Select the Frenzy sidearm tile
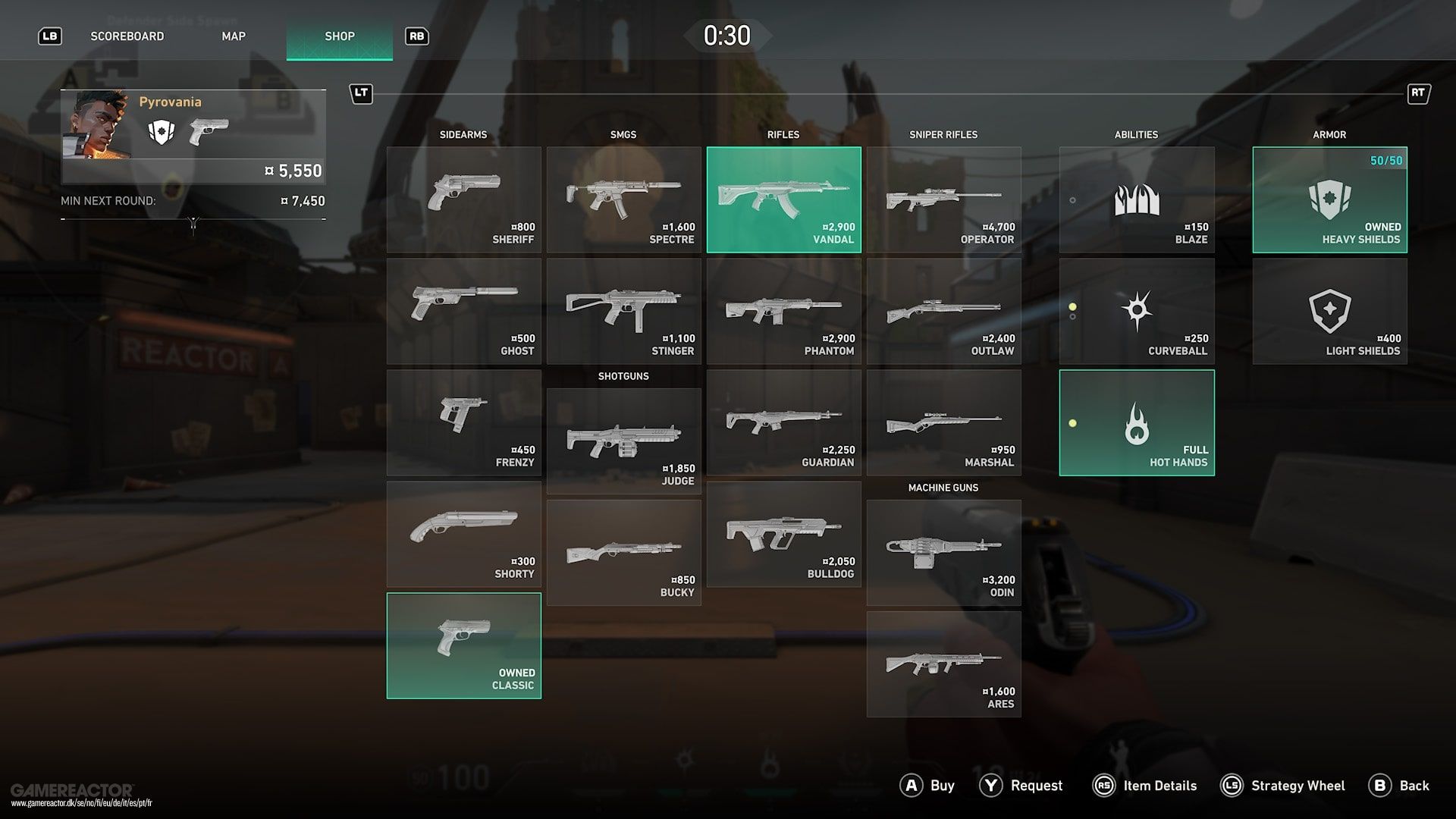 [463, 422]
